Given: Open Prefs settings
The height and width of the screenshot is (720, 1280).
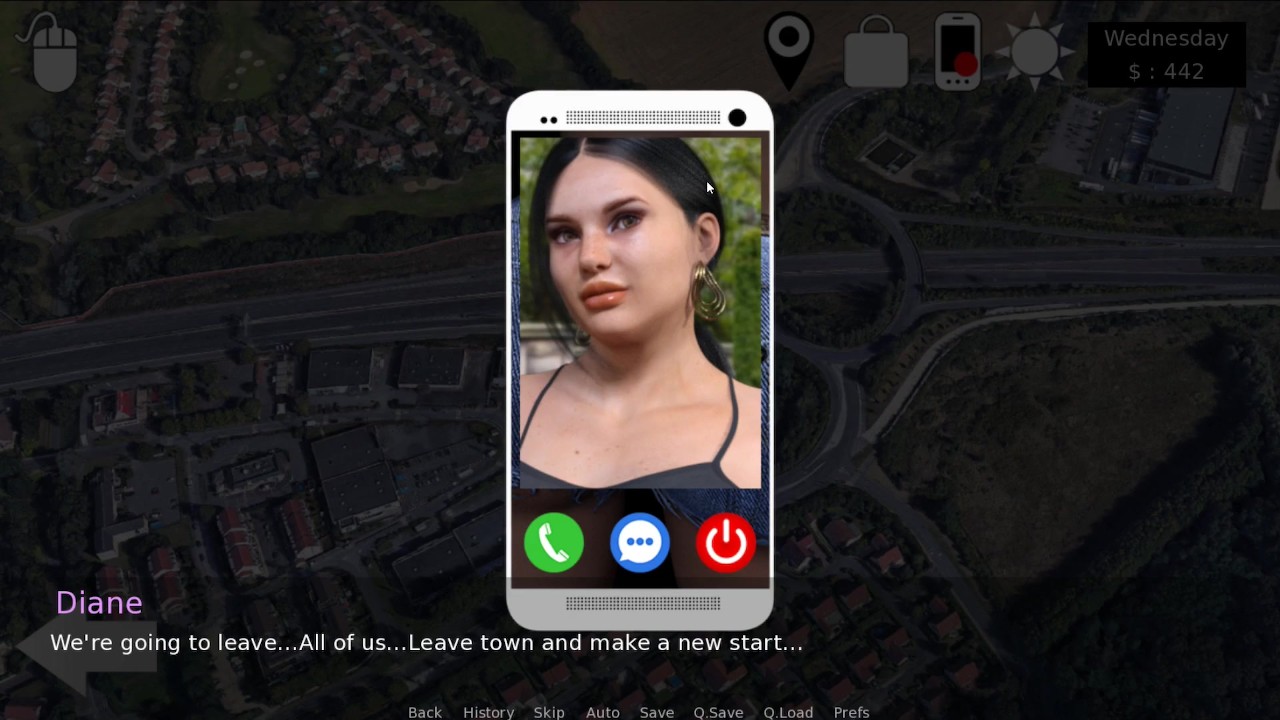Looking at the screenshot, I should (x=851, y=712).
